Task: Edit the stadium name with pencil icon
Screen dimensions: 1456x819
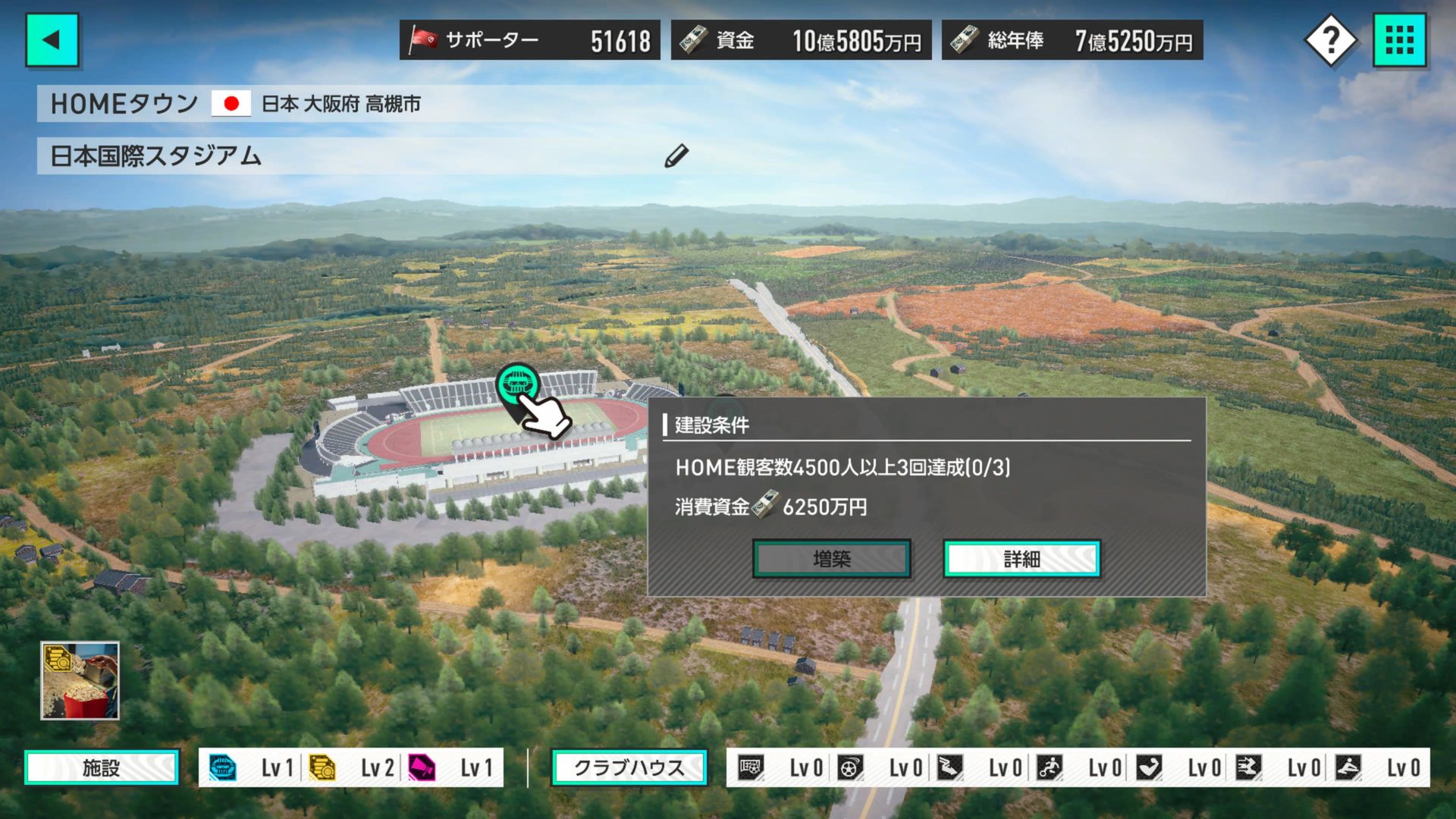Action: point(676,155)
